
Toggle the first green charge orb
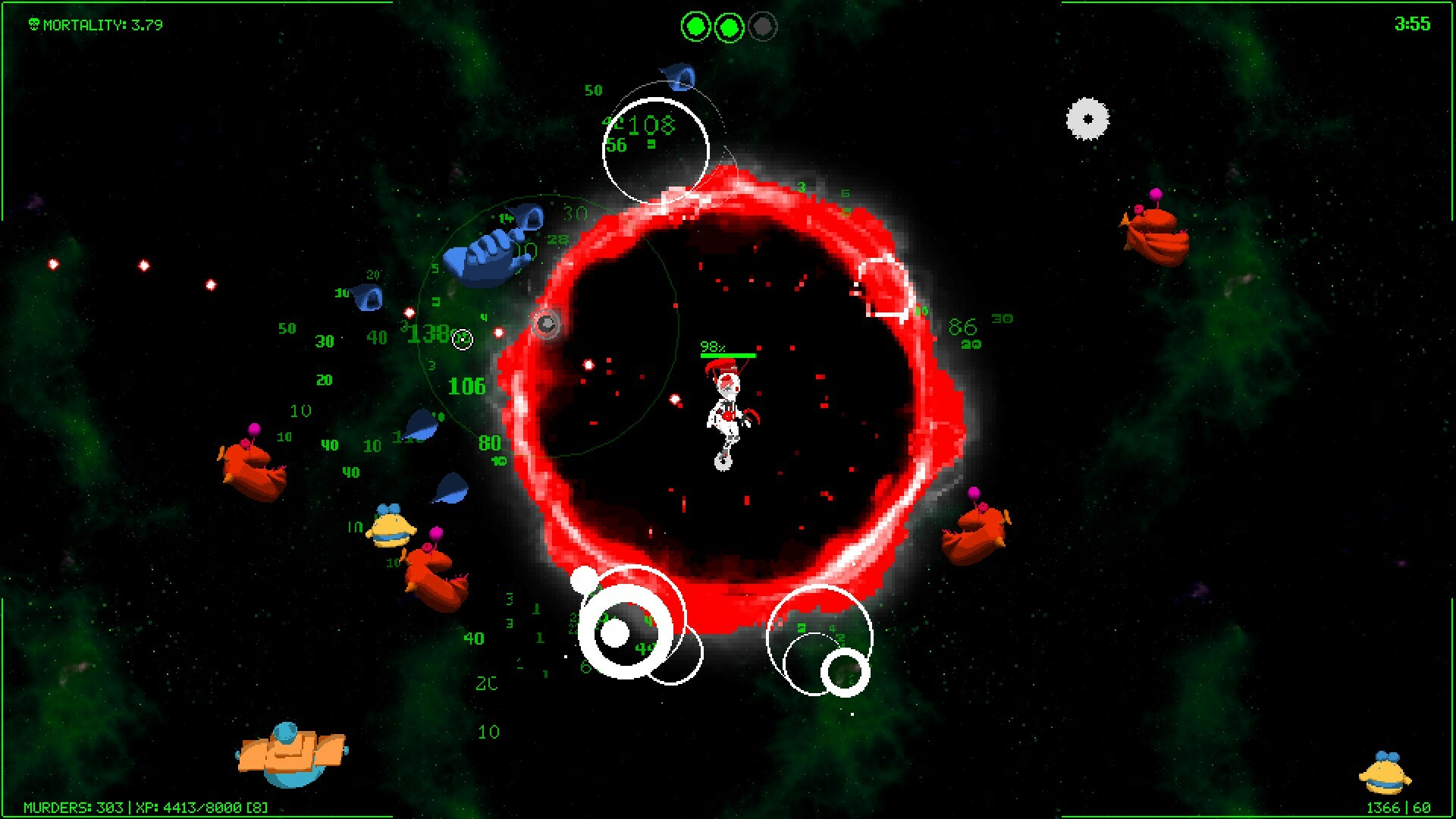click(x=695, y=26)
